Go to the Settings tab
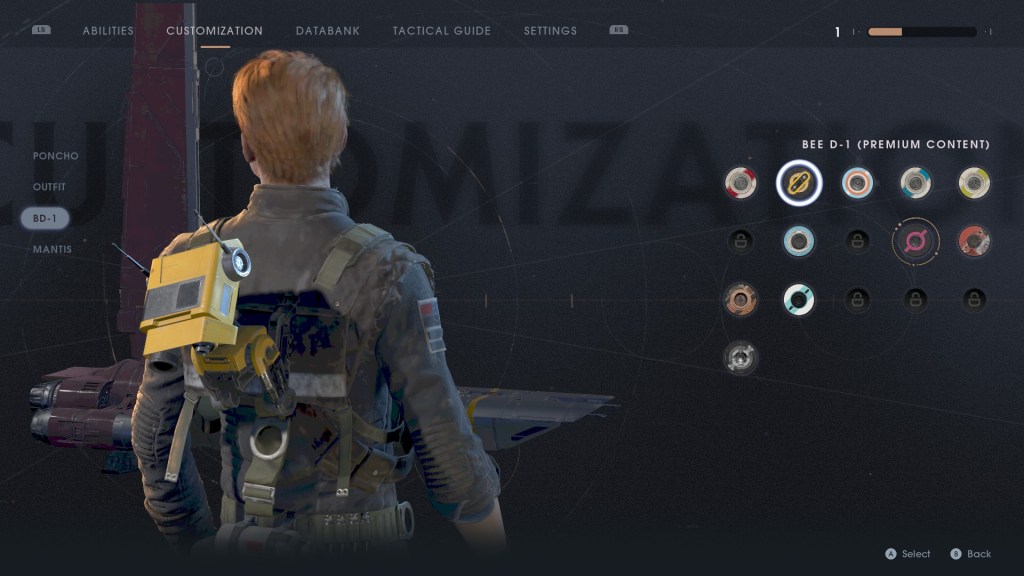The height and width of the screenshot is (576, 1024). pyautogui.click(x=550, y=31)
